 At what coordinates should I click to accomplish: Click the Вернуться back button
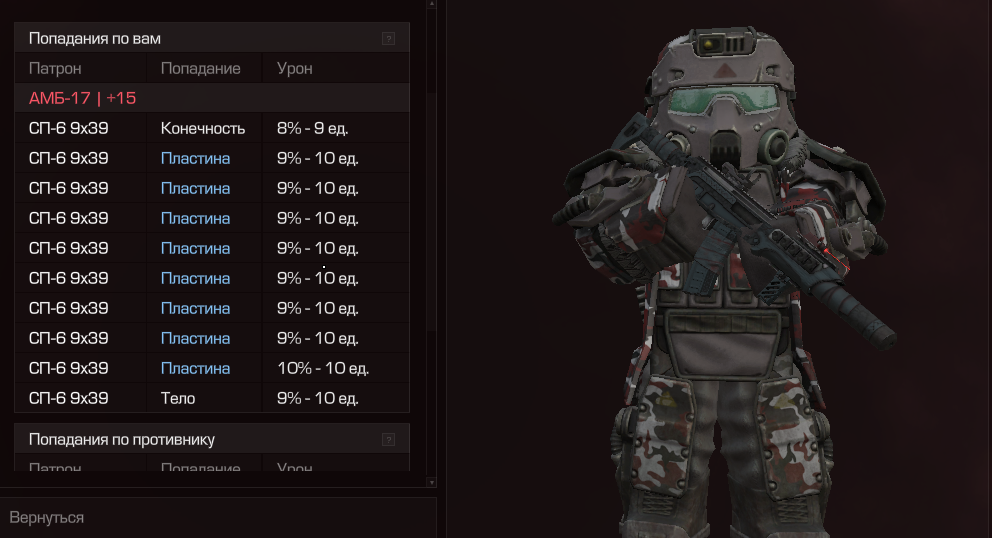pos(47,517)
